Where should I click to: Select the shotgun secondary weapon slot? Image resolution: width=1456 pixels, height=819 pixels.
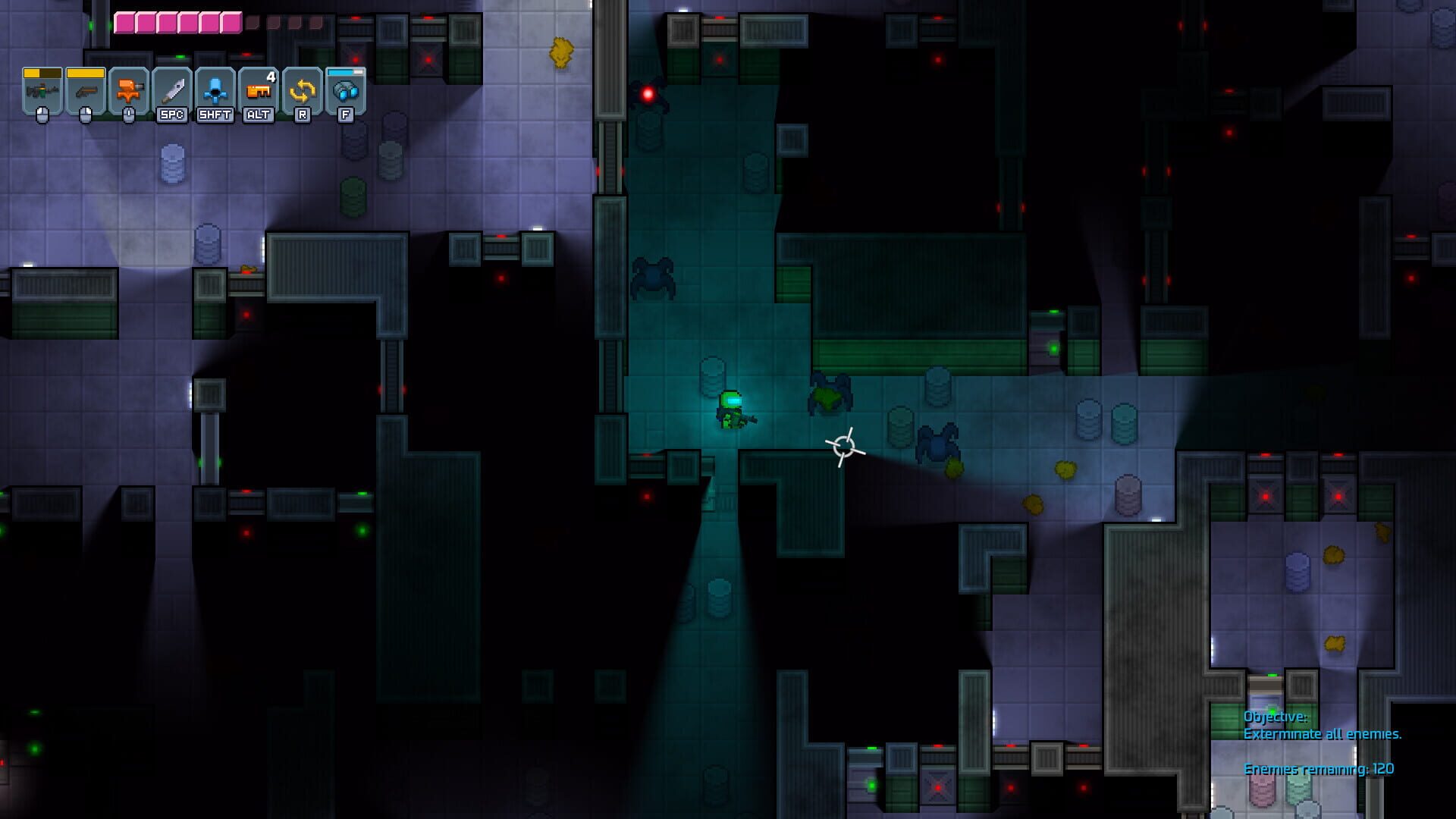click(86, 93)
